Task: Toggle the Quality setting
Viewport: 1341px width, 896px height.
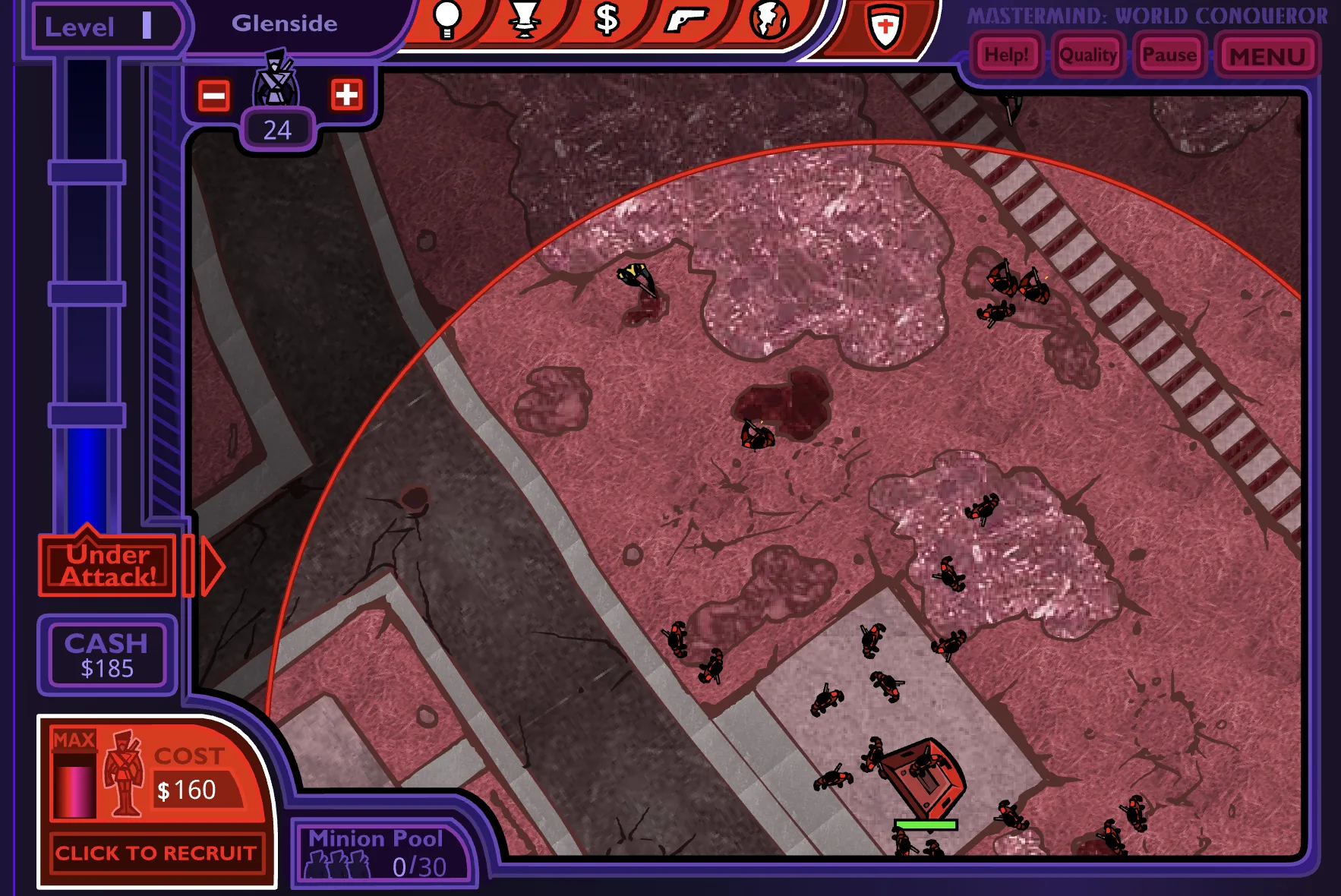Action: coord(1087,55)
